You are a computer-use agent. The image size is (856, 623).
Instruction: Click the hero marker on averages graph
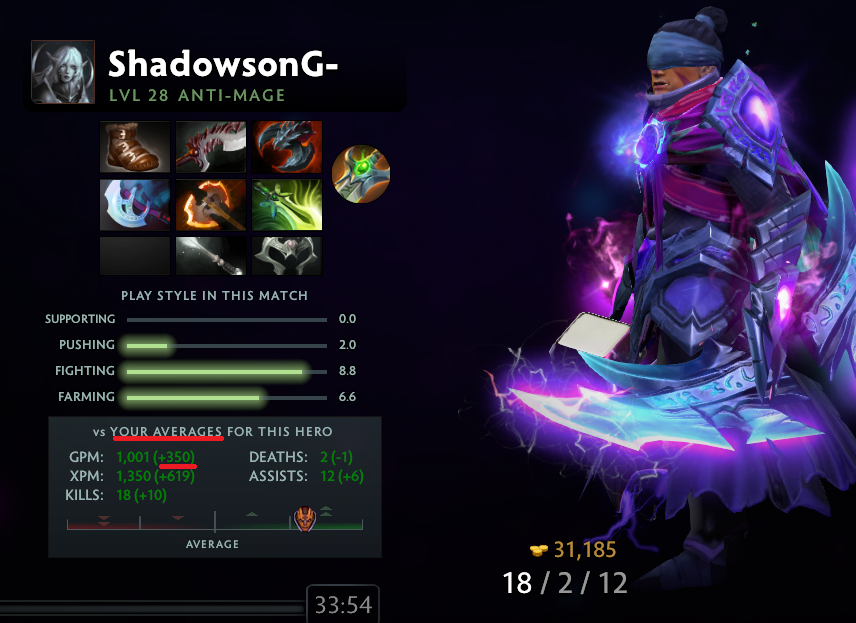(303, 520)
